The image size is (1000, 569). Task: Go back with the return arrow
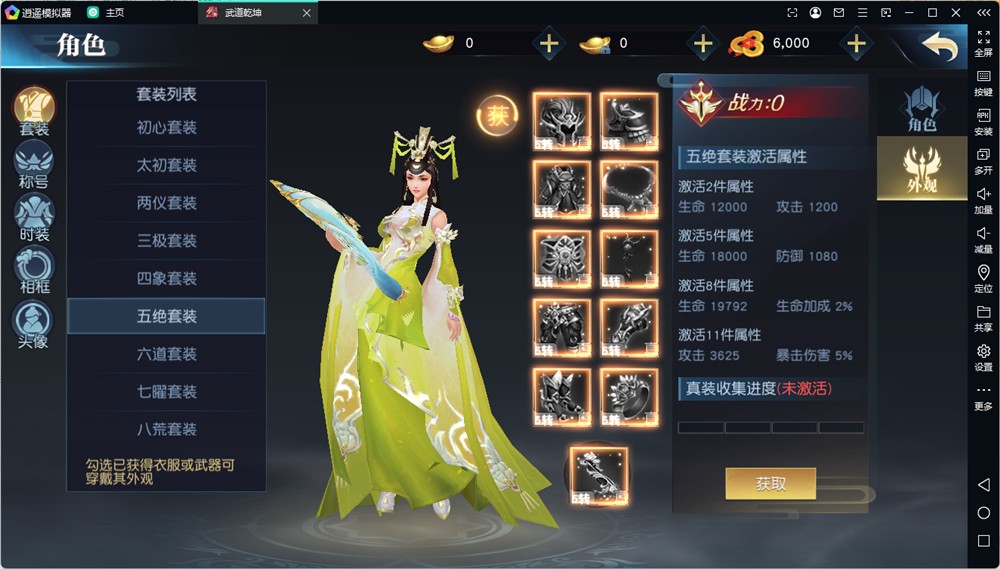[x=939, y=46]
